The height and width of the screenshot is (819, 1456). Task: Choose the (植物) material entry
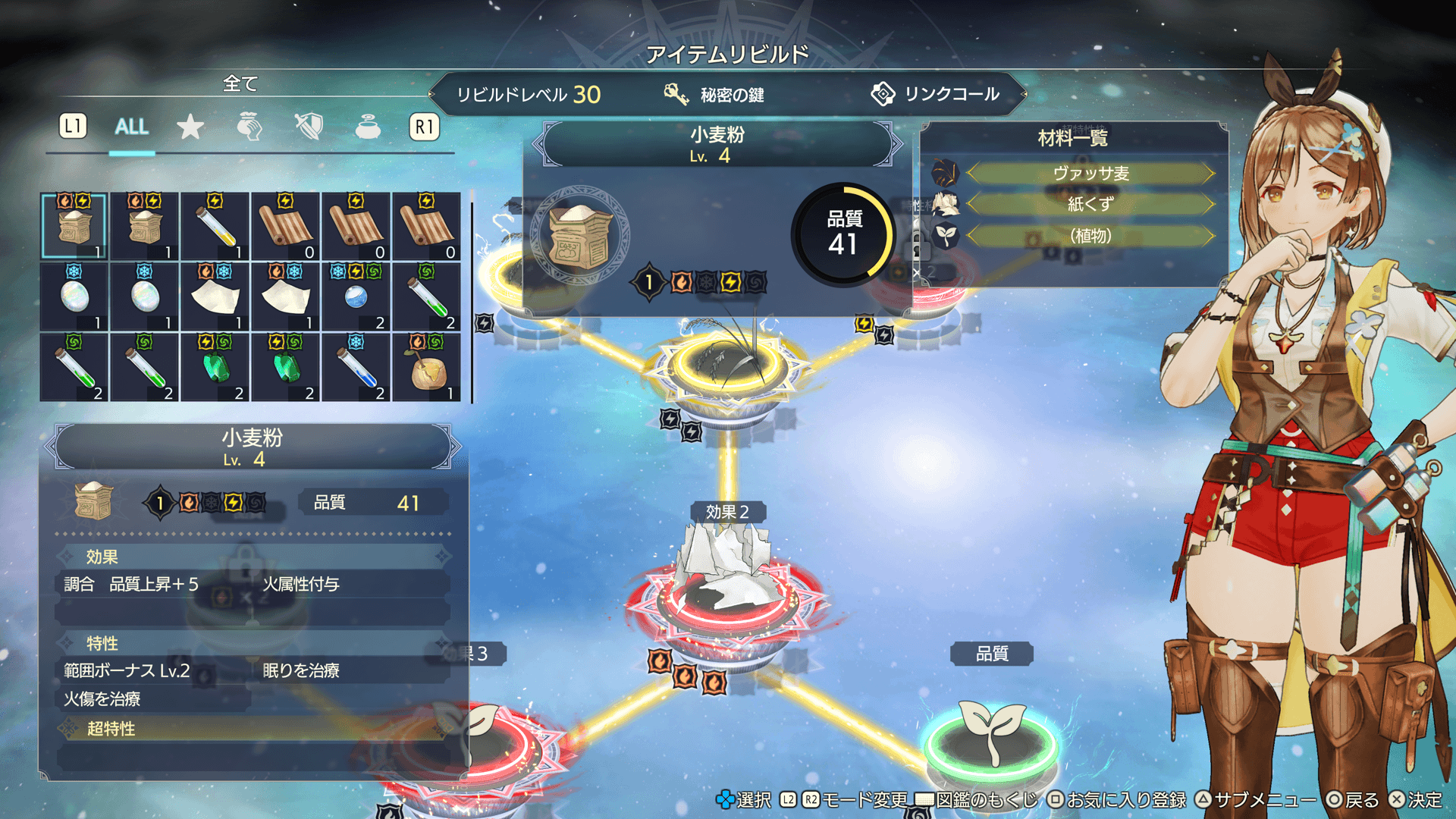coord(1090,236)
